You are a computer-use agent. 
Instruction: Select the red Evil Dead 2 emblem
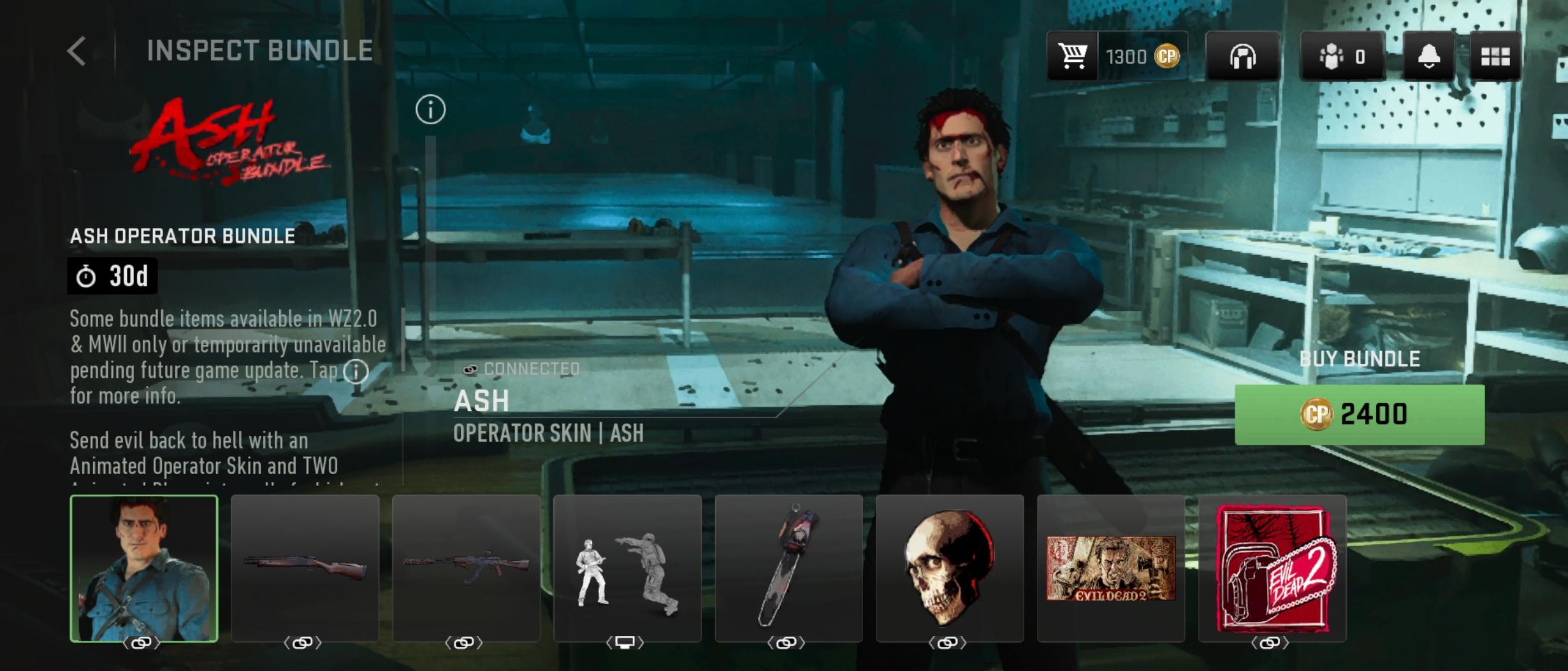(x=1272, y=568)
